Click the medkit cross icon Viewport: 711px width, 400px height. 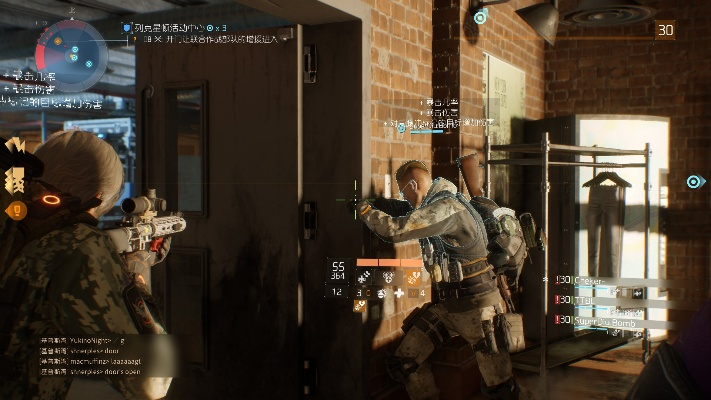(400, 293)
